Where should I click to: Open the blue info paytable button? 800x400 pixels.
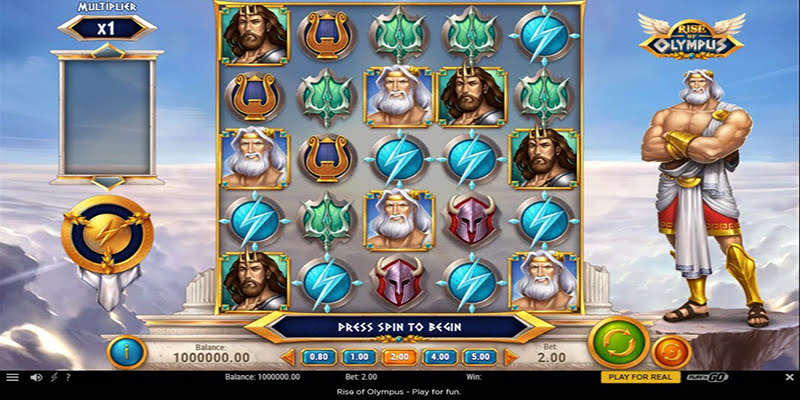[x=127, y=351]
